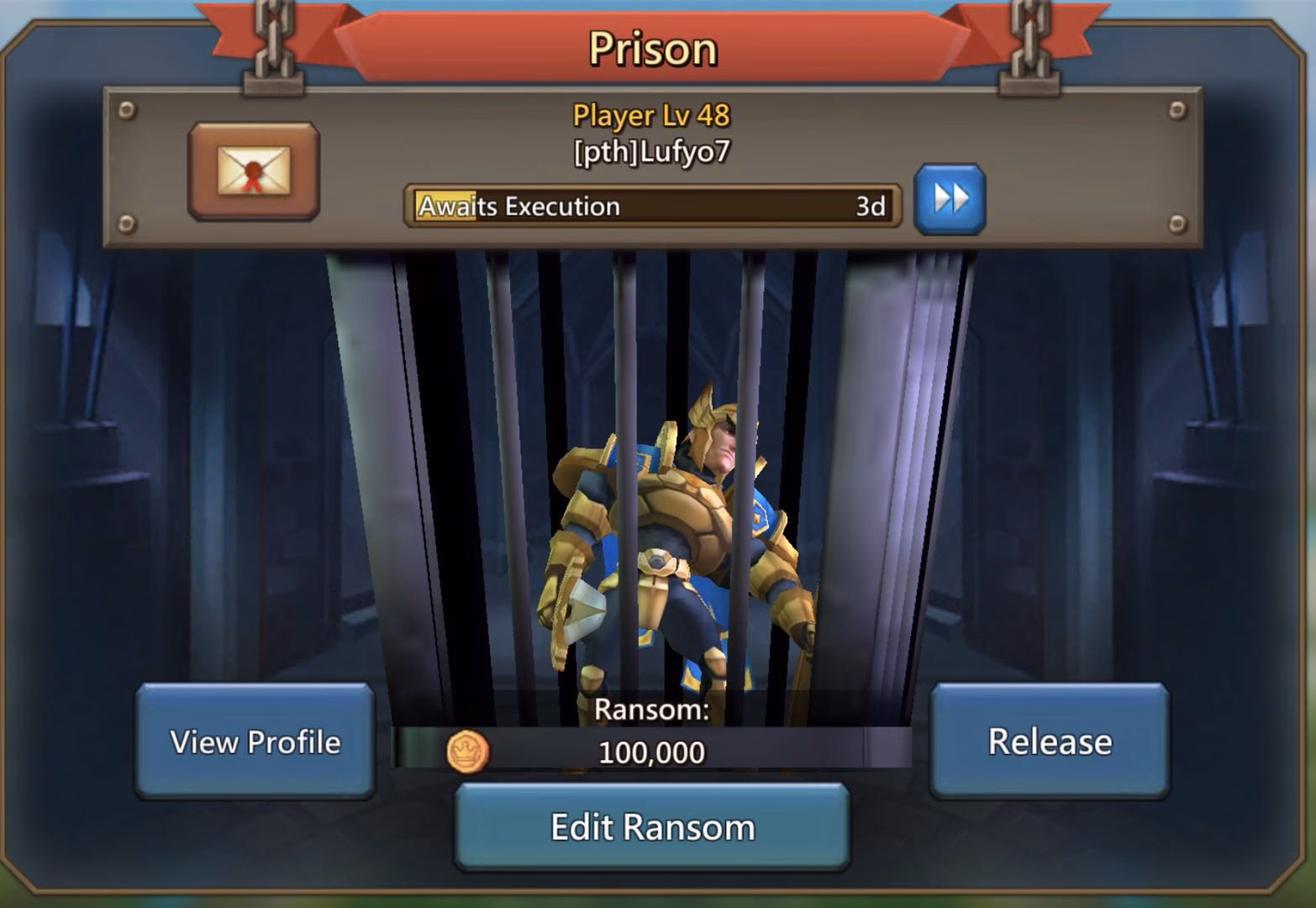
Task: Select the Player Lv 48 label
Action: tap(652, 114)
